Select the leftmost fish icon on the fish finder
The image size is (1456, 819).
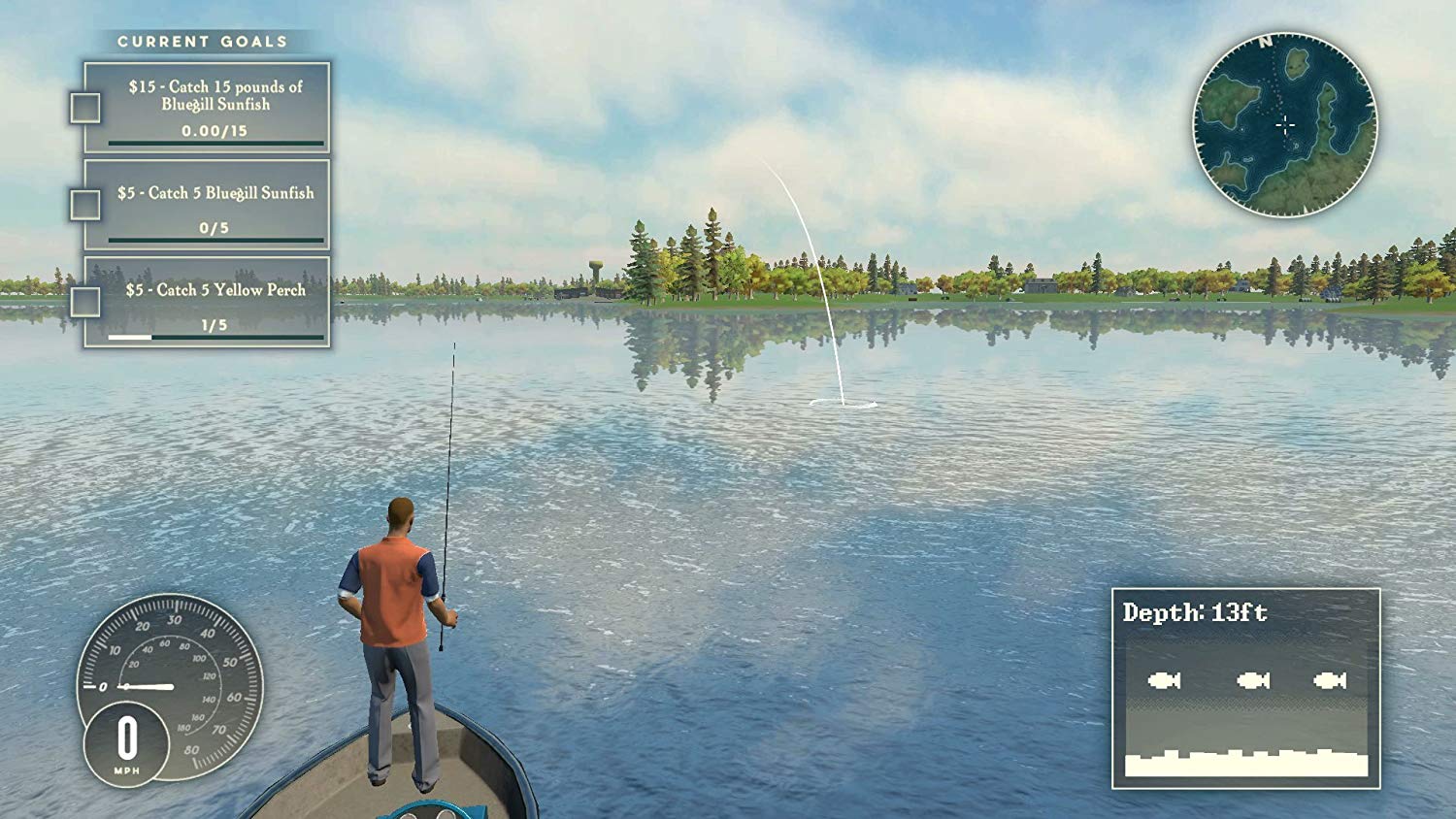click(1164, 679)
